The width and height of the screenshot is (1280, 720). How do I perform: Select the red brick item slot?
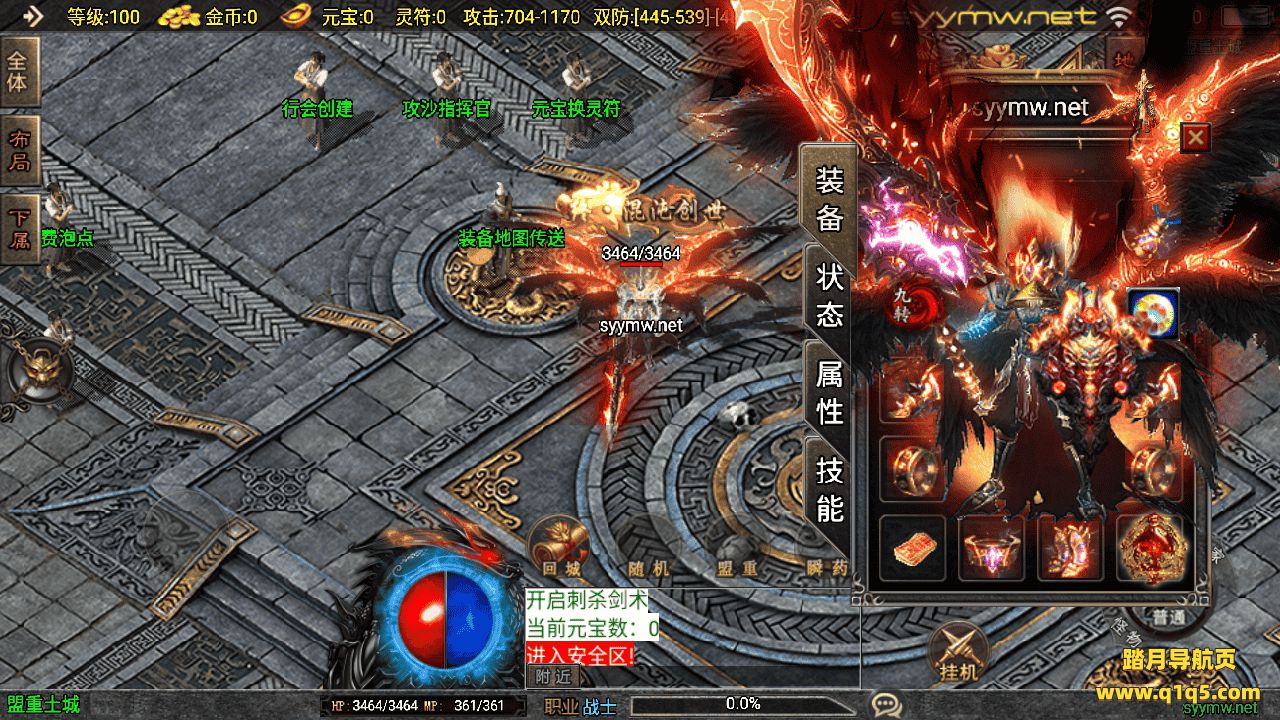(x=912, y=548)
